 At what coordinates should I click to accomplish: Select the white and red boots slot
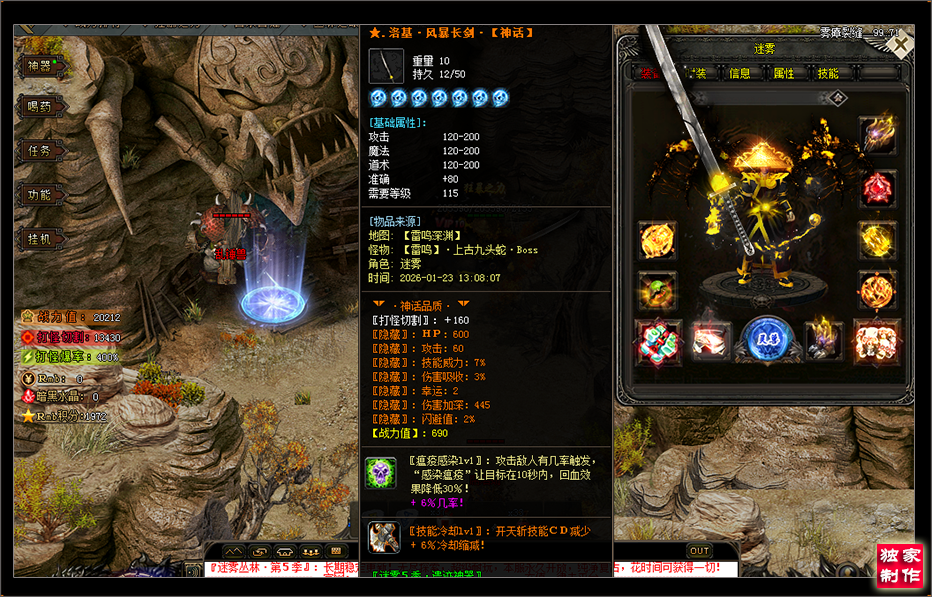tap(711, 342)
